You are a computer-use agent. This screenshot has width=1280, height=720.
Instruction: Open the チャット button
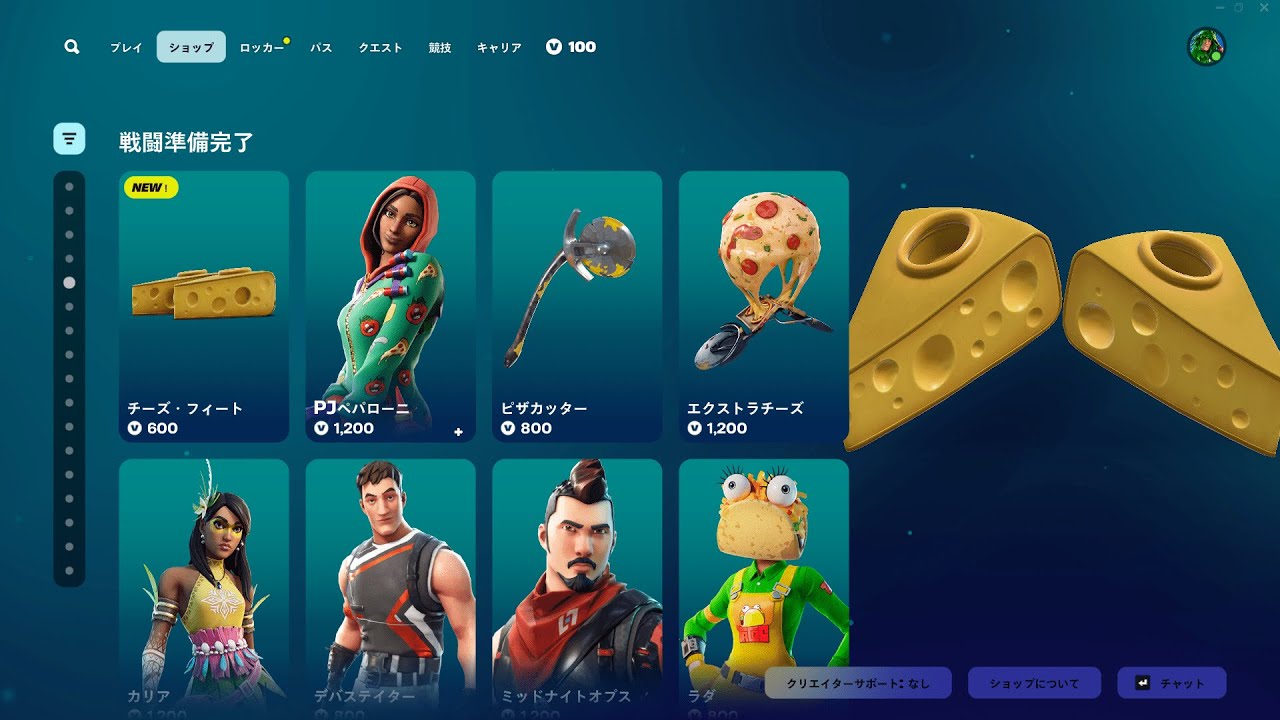point(1171,683)
